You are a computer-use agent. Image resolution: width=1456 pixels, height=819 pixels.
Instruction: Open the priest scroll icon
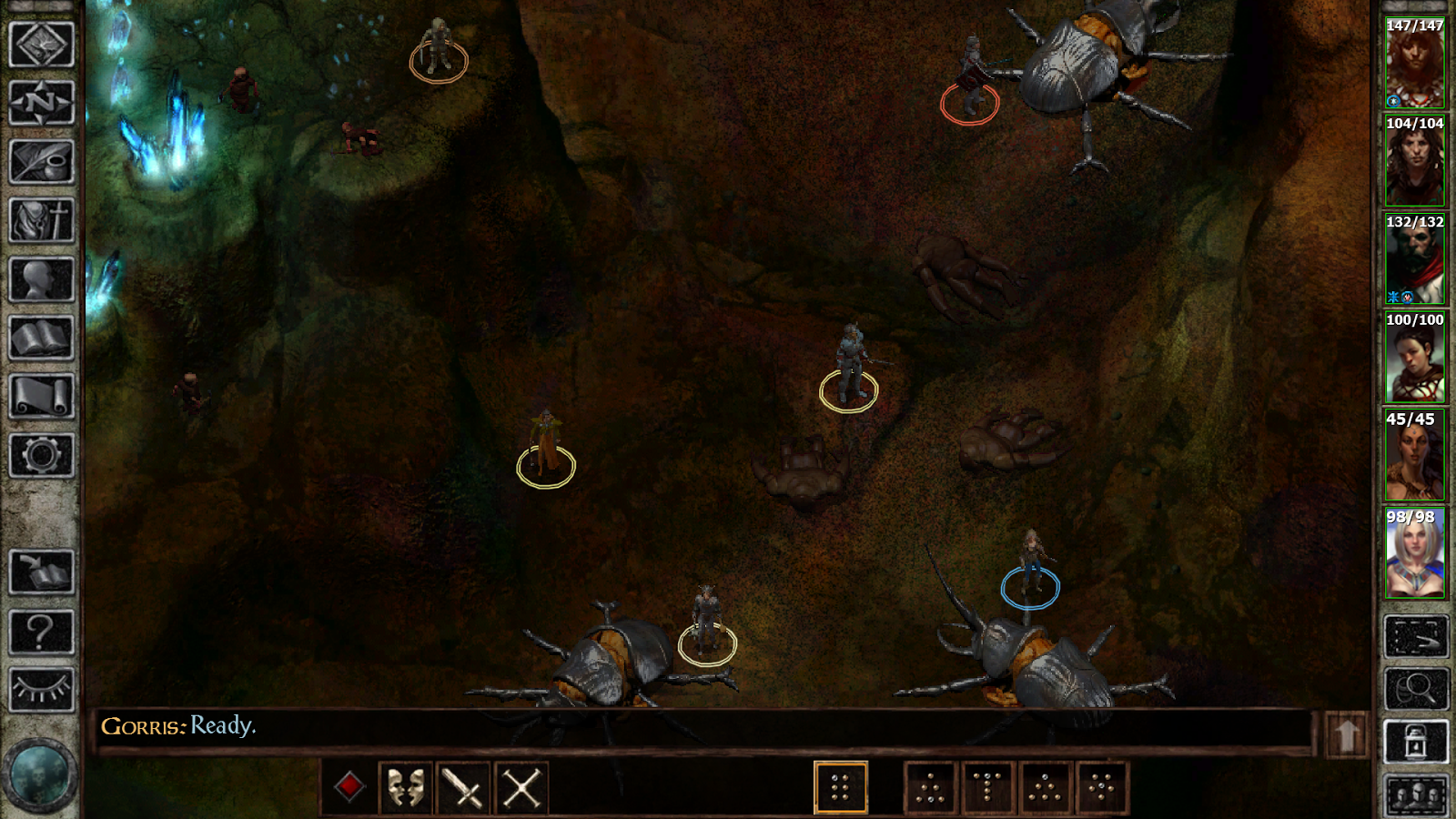(43, 218)
